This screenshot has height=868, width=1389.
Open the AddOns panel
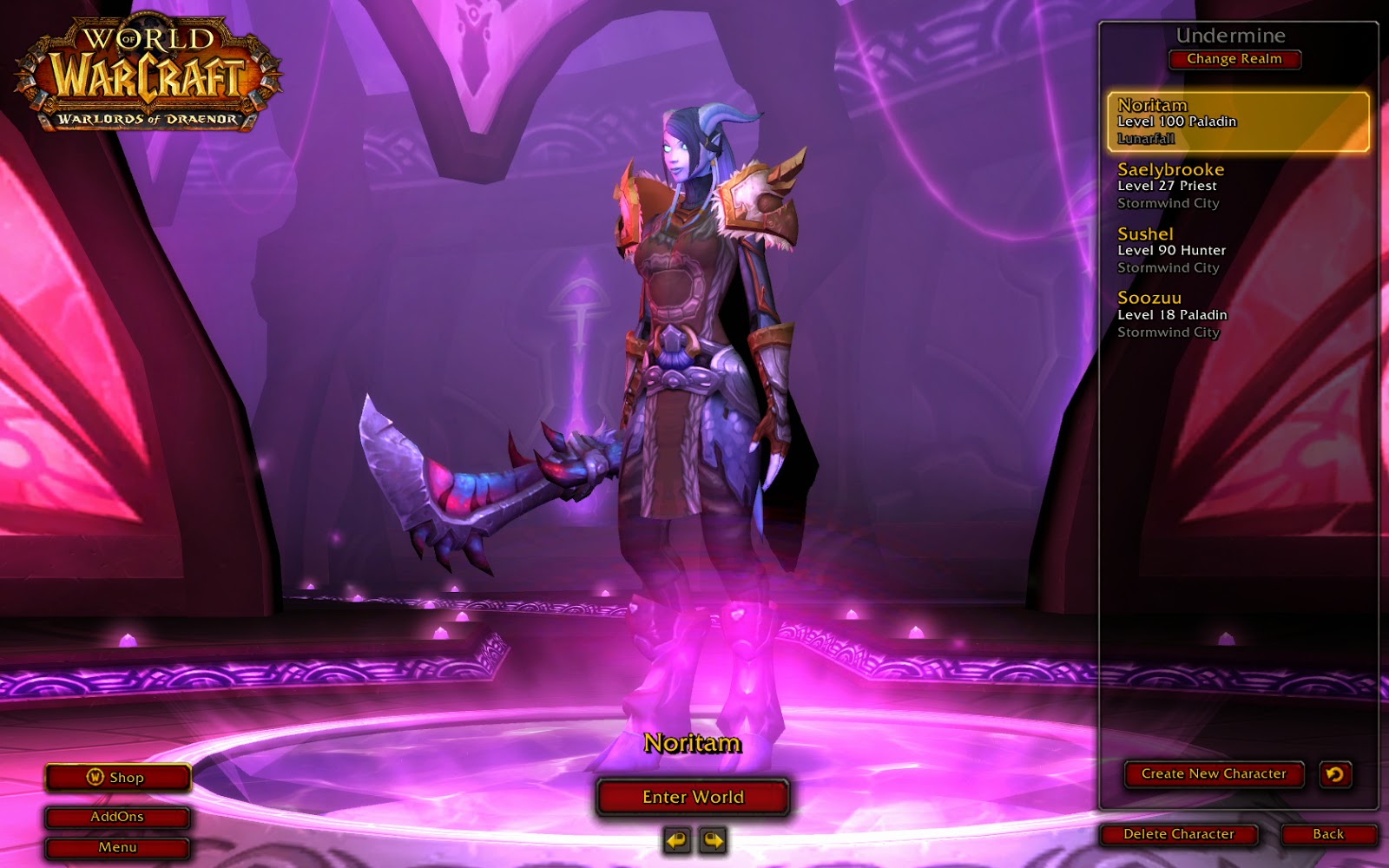pos(117,816)
